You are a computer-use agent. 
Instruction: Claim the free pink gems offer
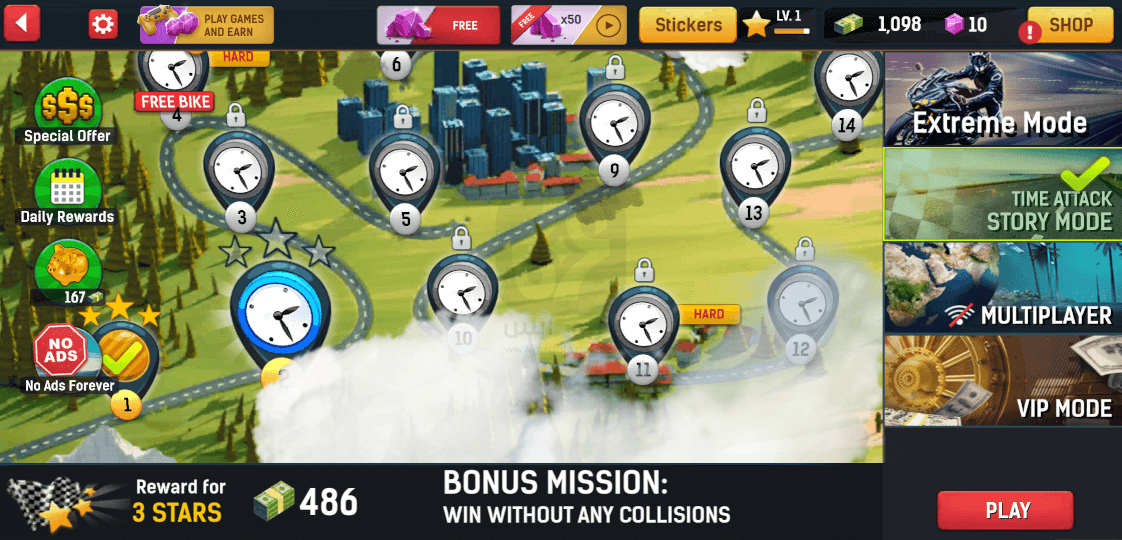(438, 25)
